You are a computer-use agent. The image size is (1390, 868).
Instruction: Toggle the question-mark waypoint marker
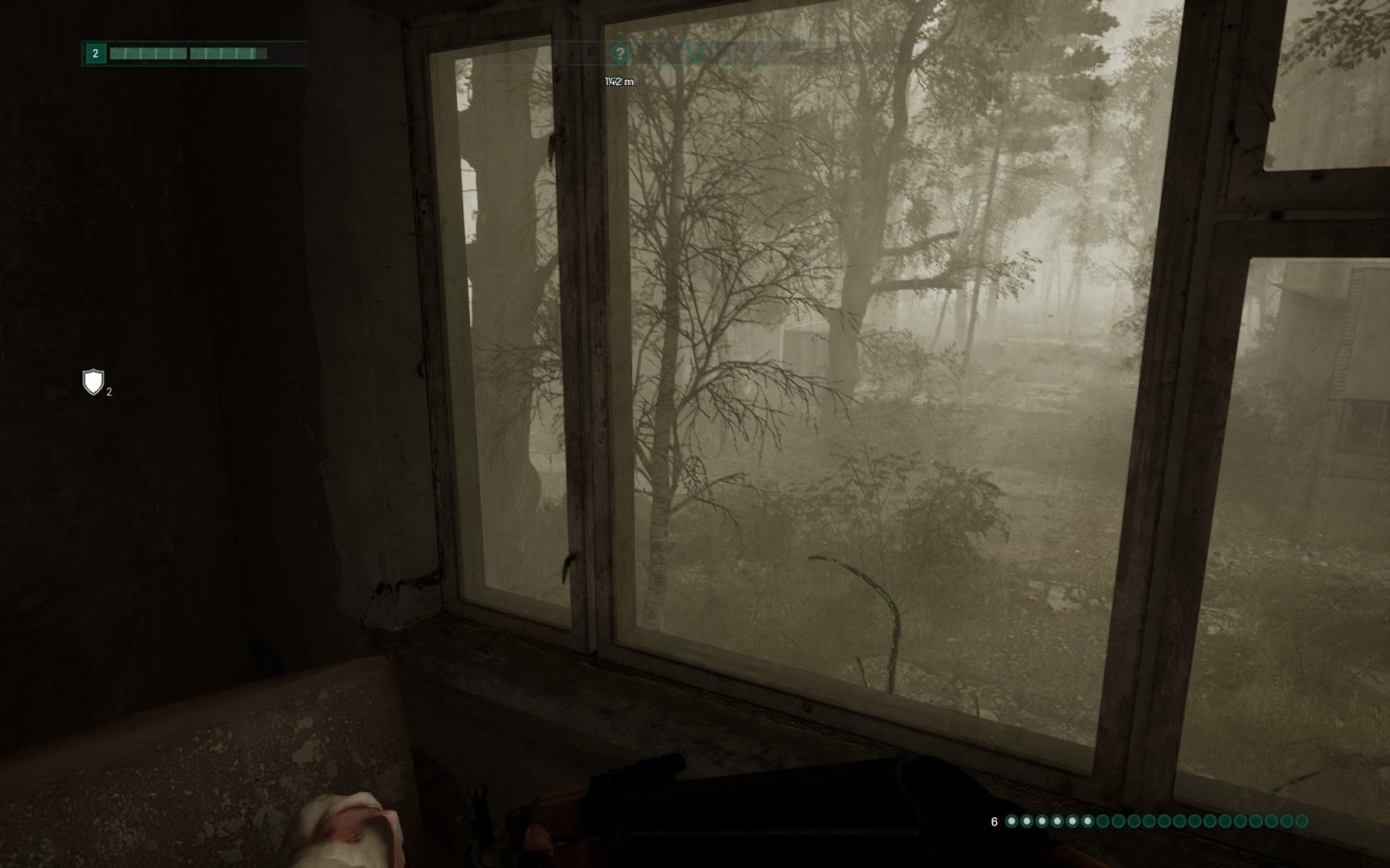(x=619, y=53)
